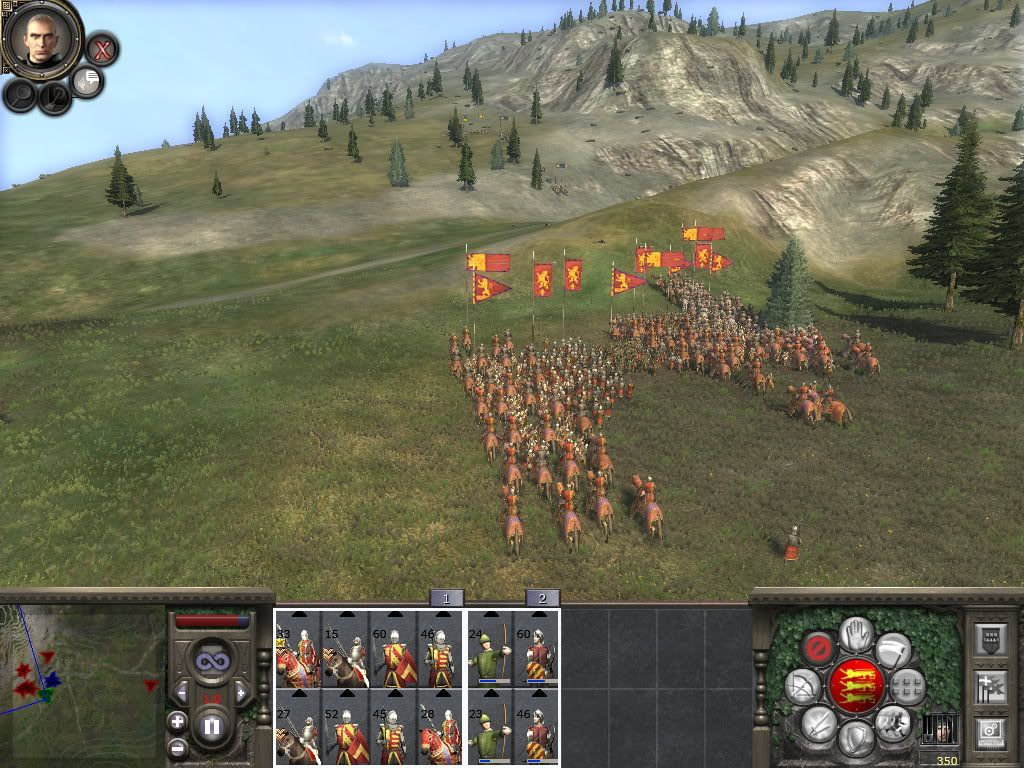
Task: Pause the battle
Action: coord(211,726)
